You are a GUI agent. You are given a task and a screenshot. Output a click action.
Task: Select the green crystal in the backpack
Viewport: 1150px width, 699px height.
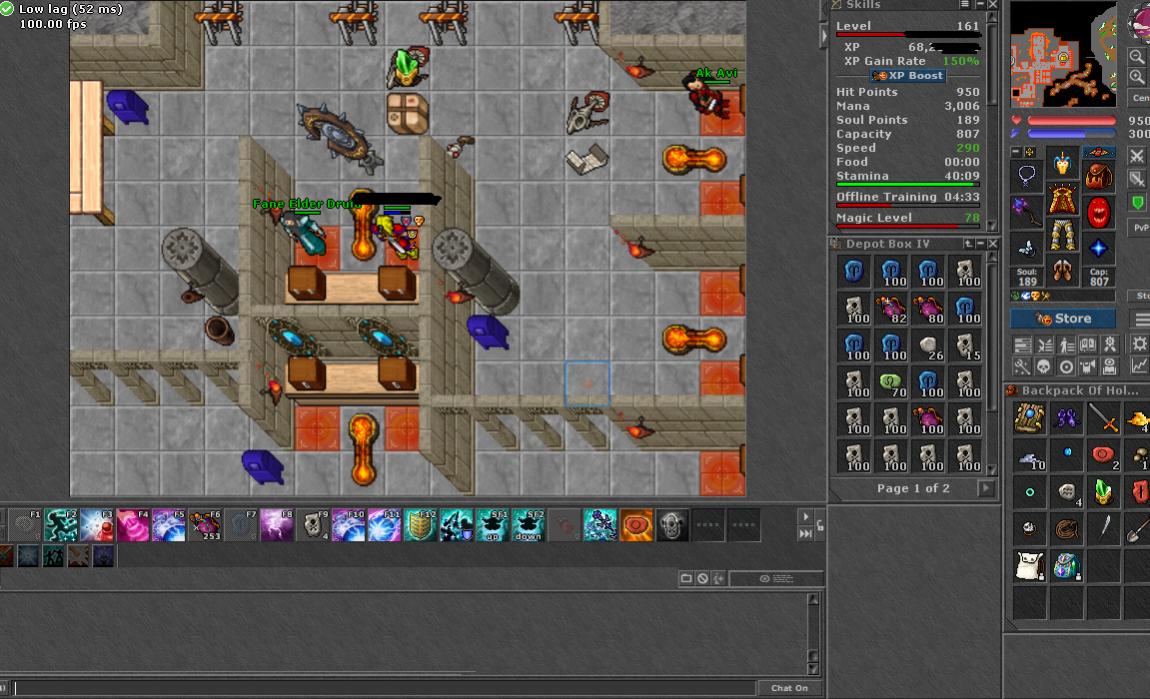coord(1103,491)
